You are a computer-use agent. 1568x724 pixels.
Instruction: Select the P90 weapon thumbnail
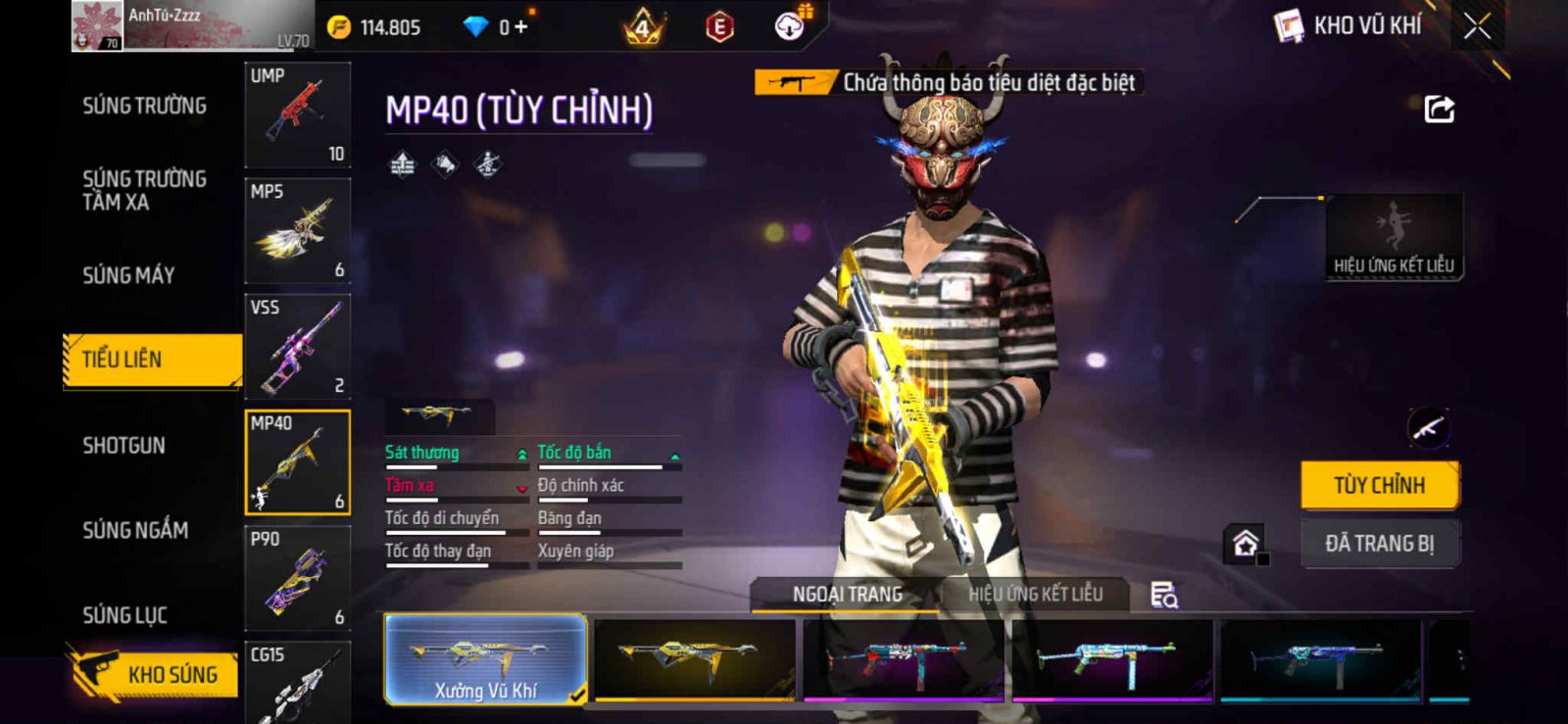[x=297, y=578]
